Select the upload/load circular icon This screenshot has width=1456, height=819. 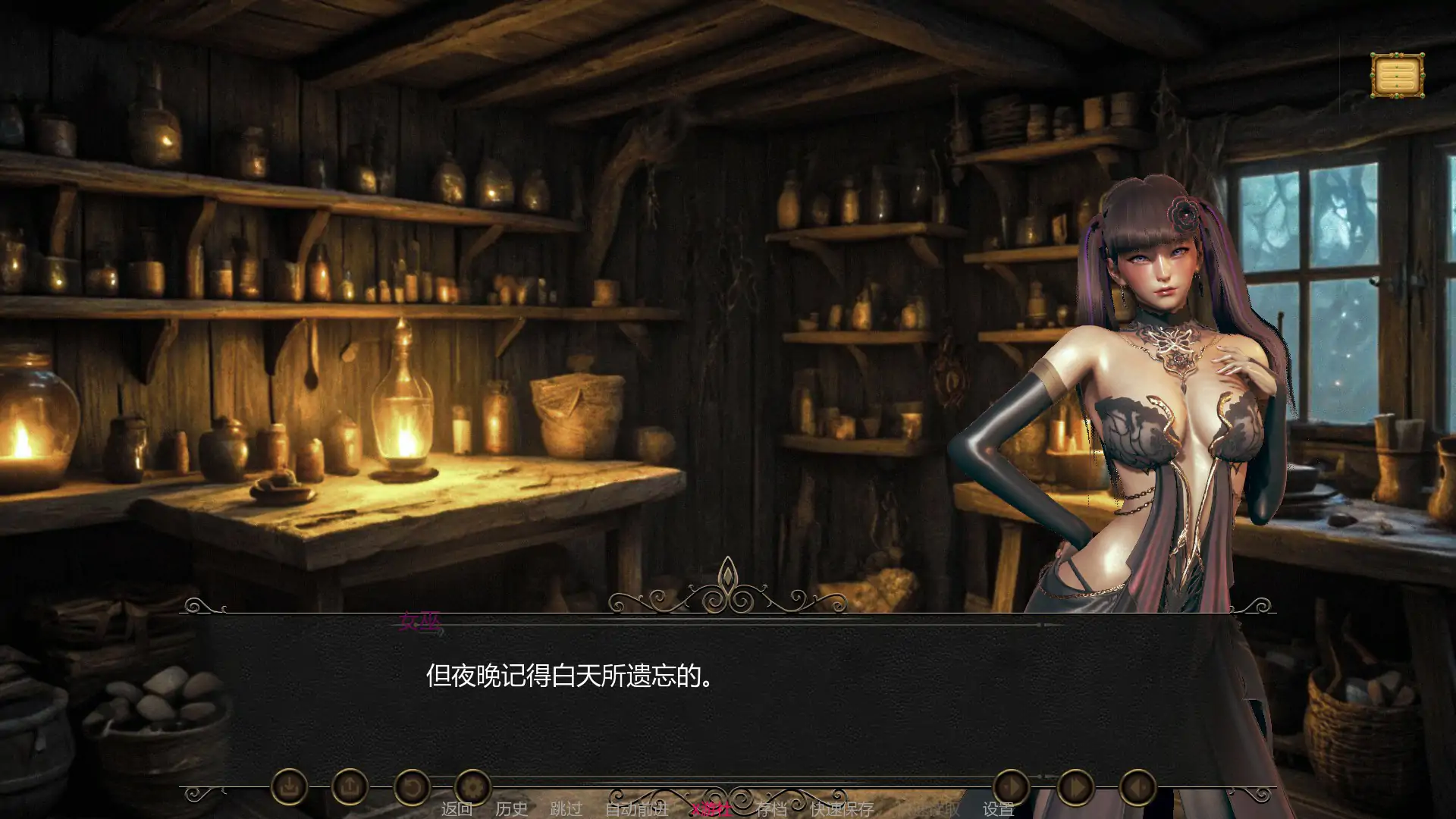tap(350, 789)
